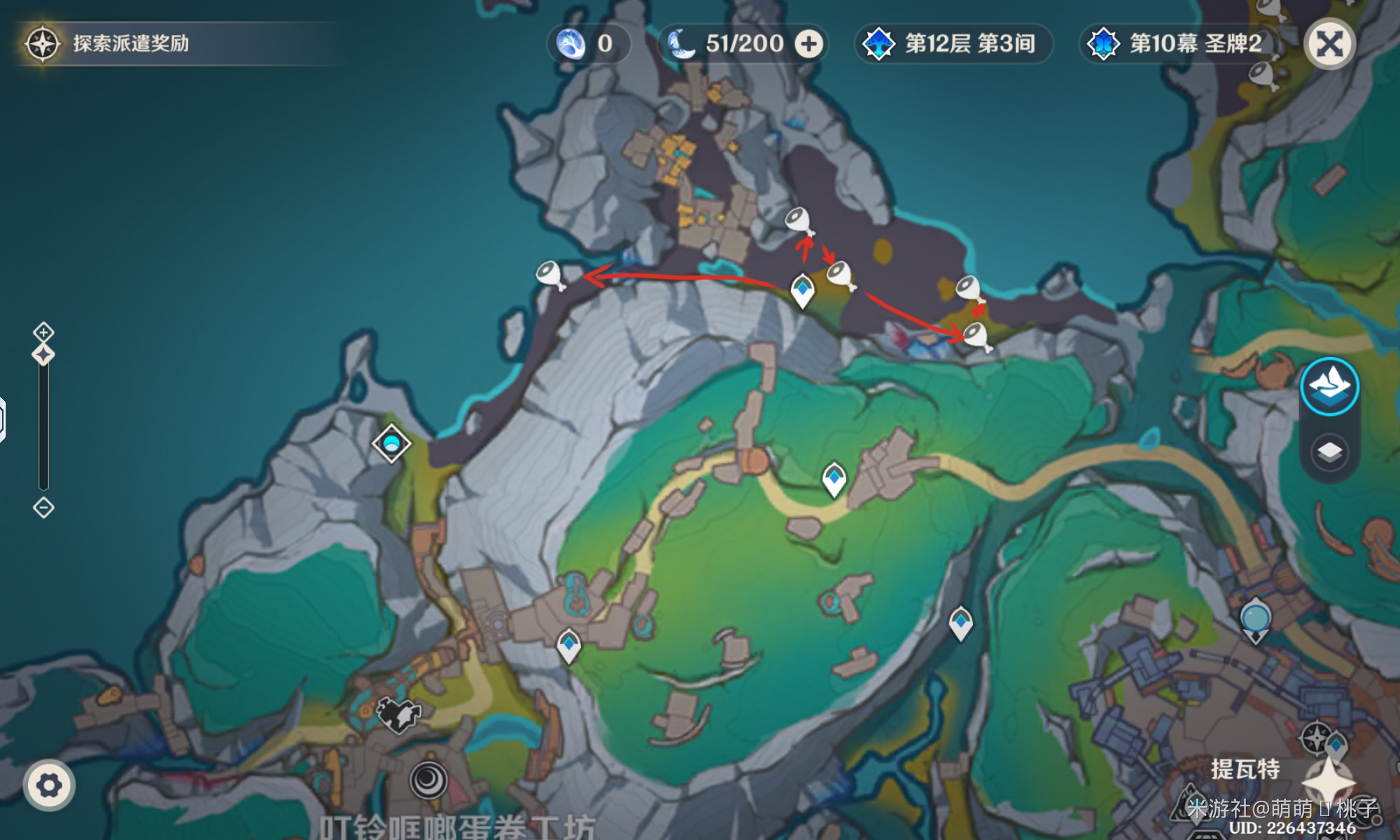Screen dimensions: 1400x840
Task: Select the black spiral domain marker
Action: point(428,779)
